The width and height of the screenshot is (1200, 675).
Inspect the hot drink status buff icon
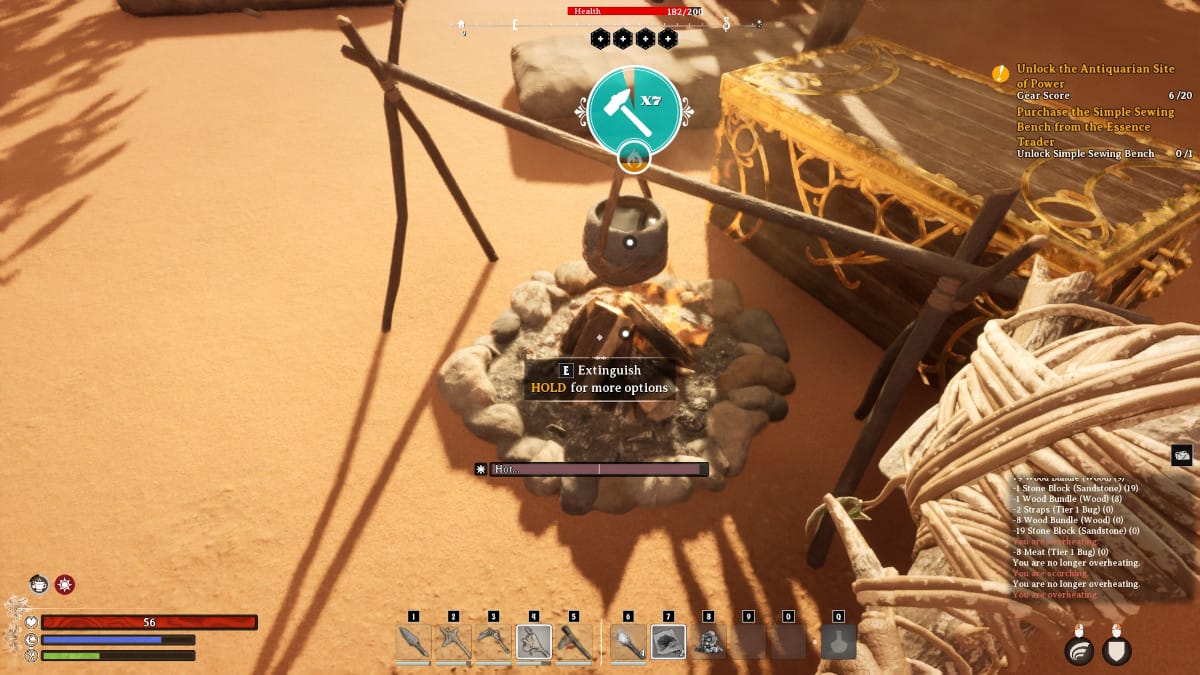click(x=39, y=584)
